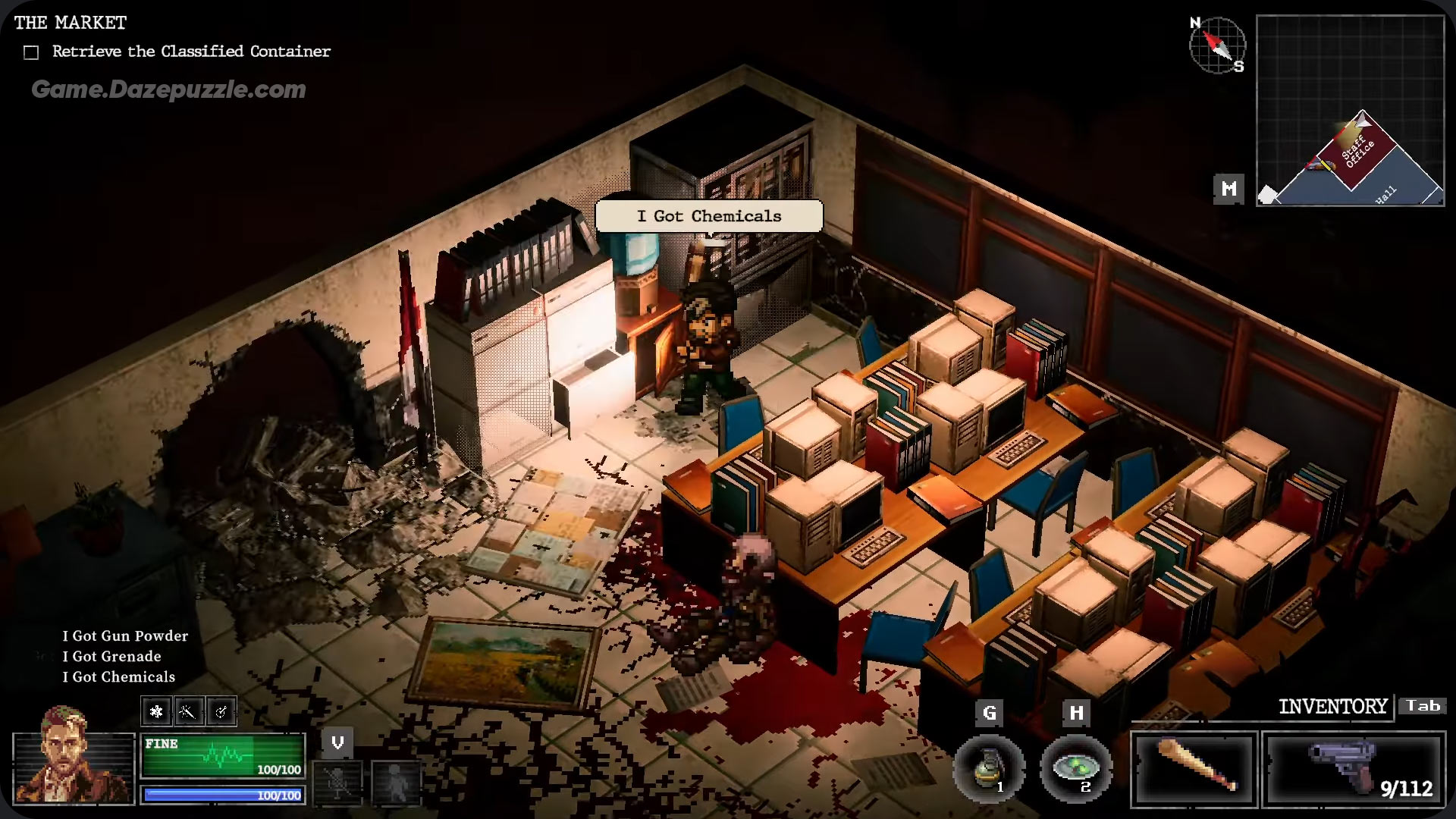Select the baseball bat weapon slot
This screenshot has width=1456, height=819.
(1194, 769)
